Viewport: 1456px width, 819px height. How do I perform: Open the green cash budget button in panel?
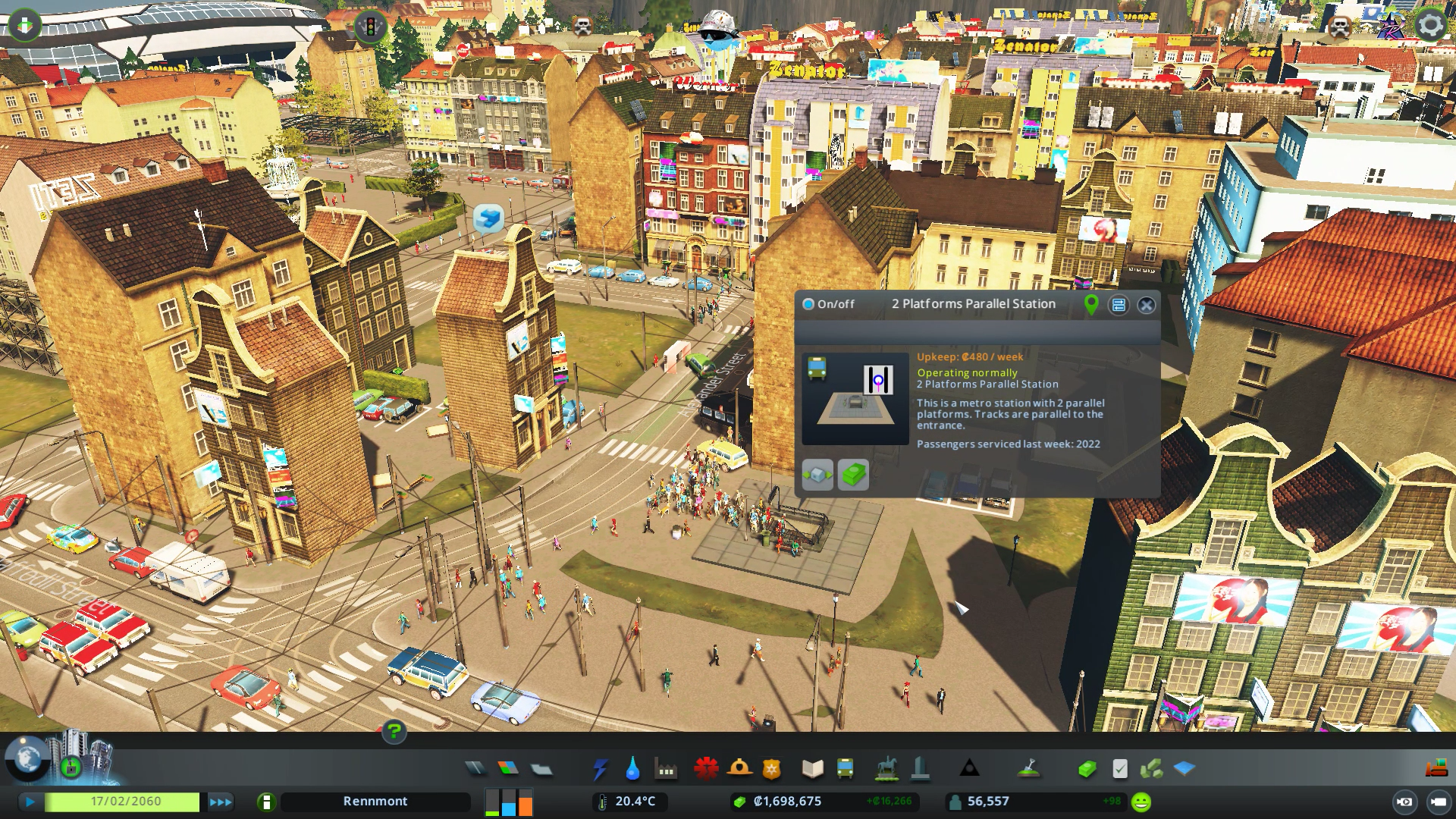[x=854, y=475]
